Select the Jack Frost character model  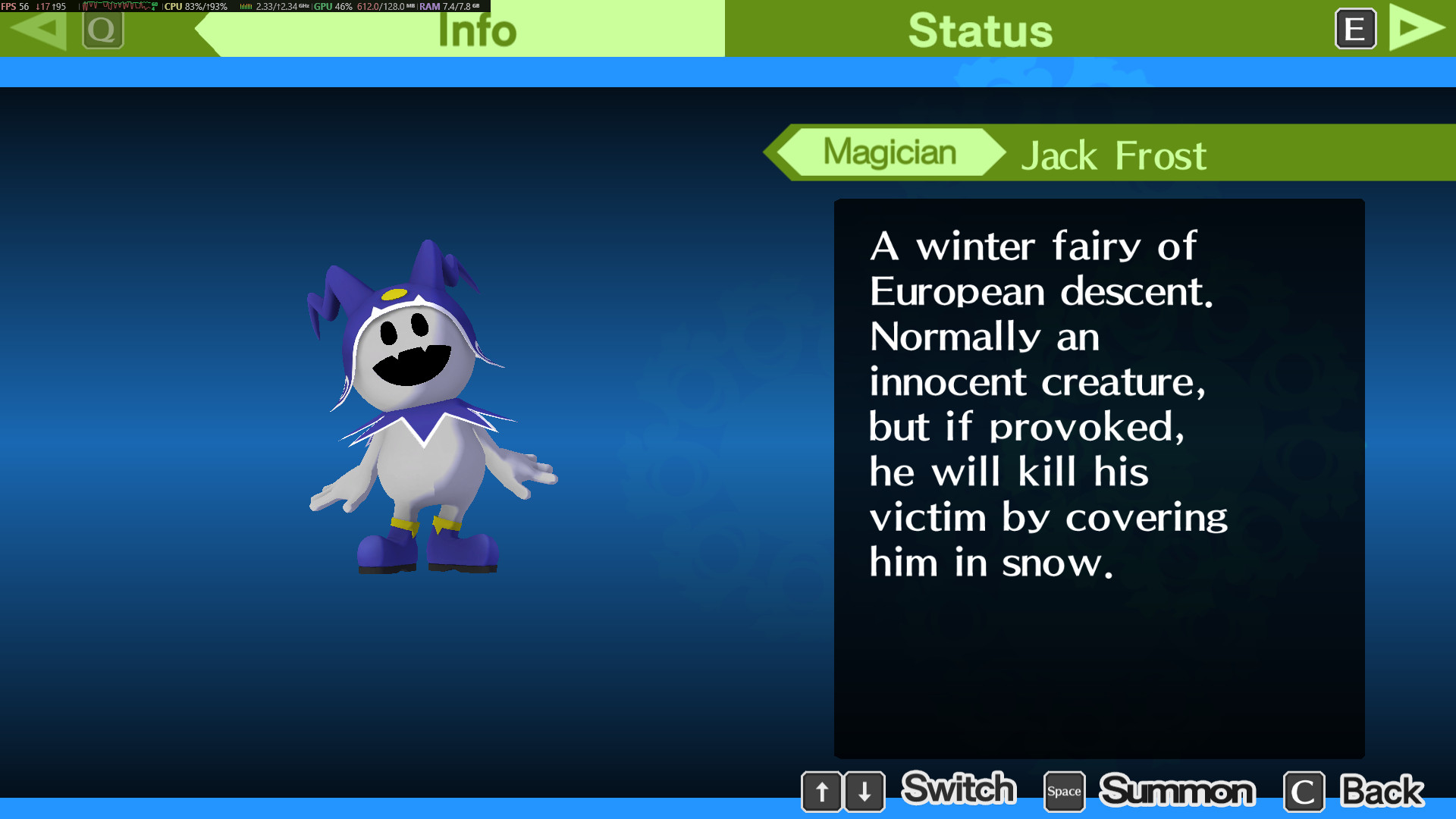tap(425, 417)
